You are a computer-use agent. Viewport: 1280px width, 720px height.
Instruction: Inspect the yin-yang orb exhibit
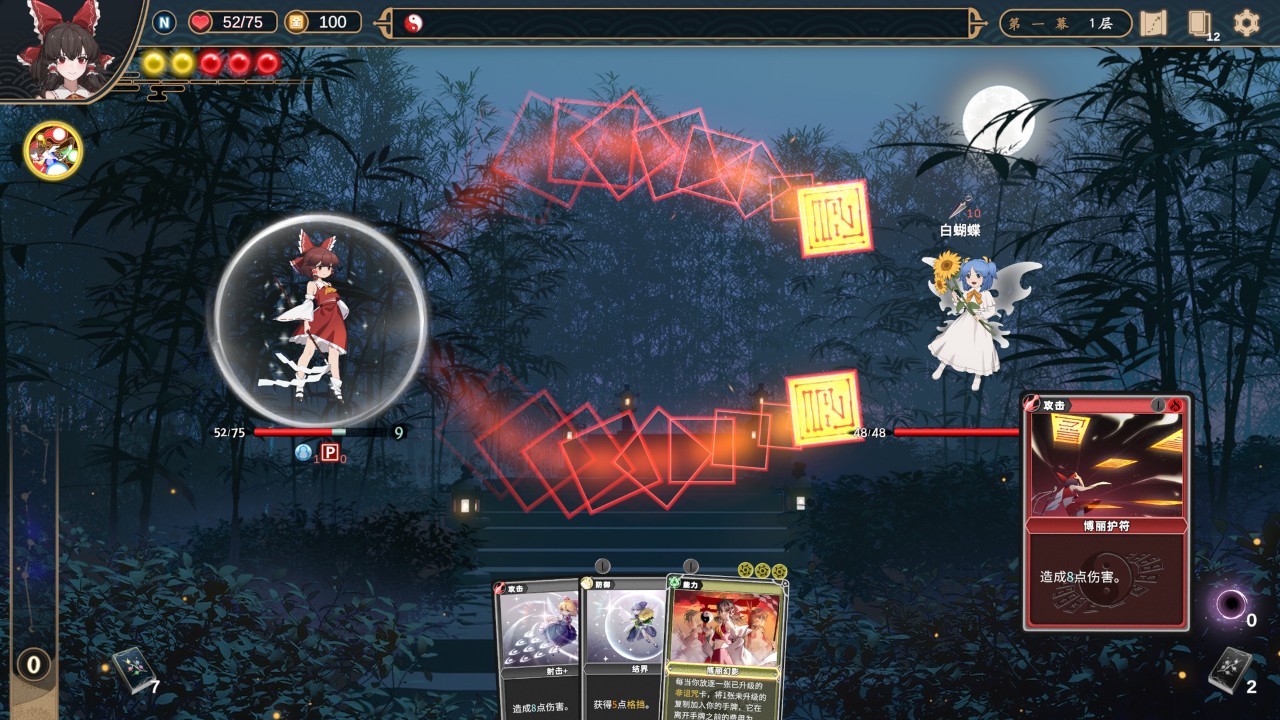coord(414,23)
